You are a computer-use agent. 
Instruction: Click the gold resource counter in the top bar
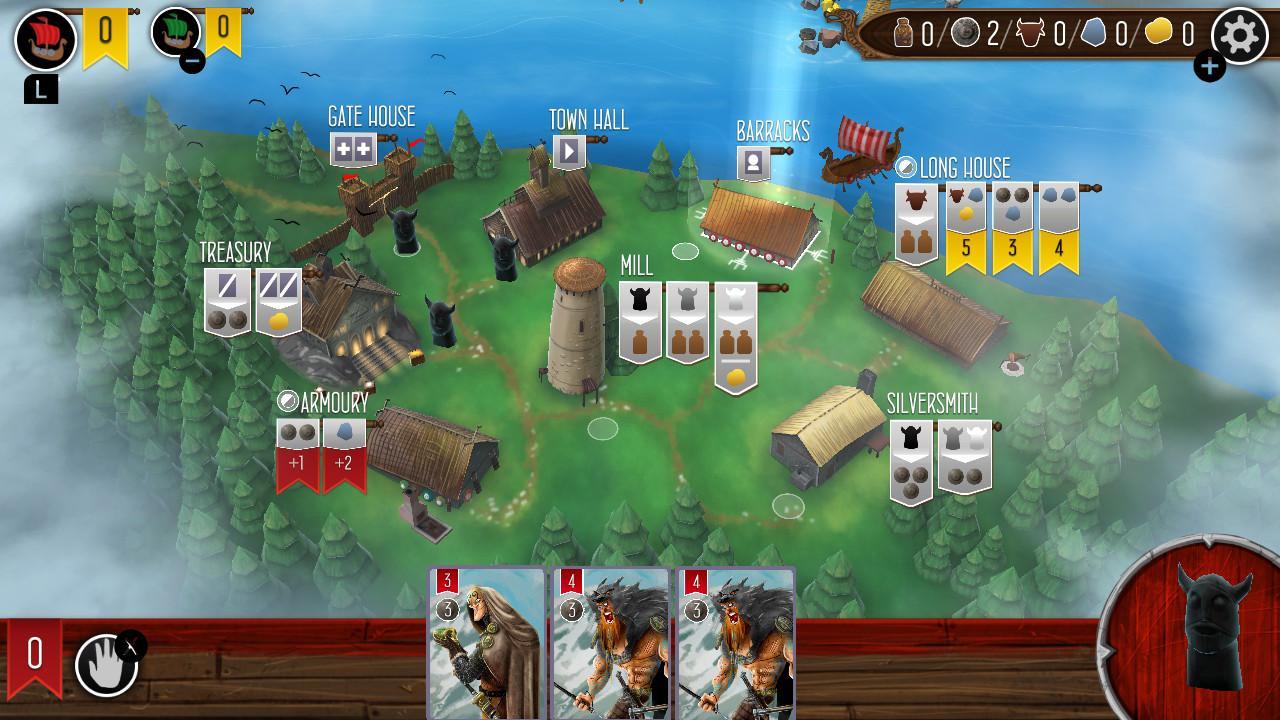point(1160,33)
